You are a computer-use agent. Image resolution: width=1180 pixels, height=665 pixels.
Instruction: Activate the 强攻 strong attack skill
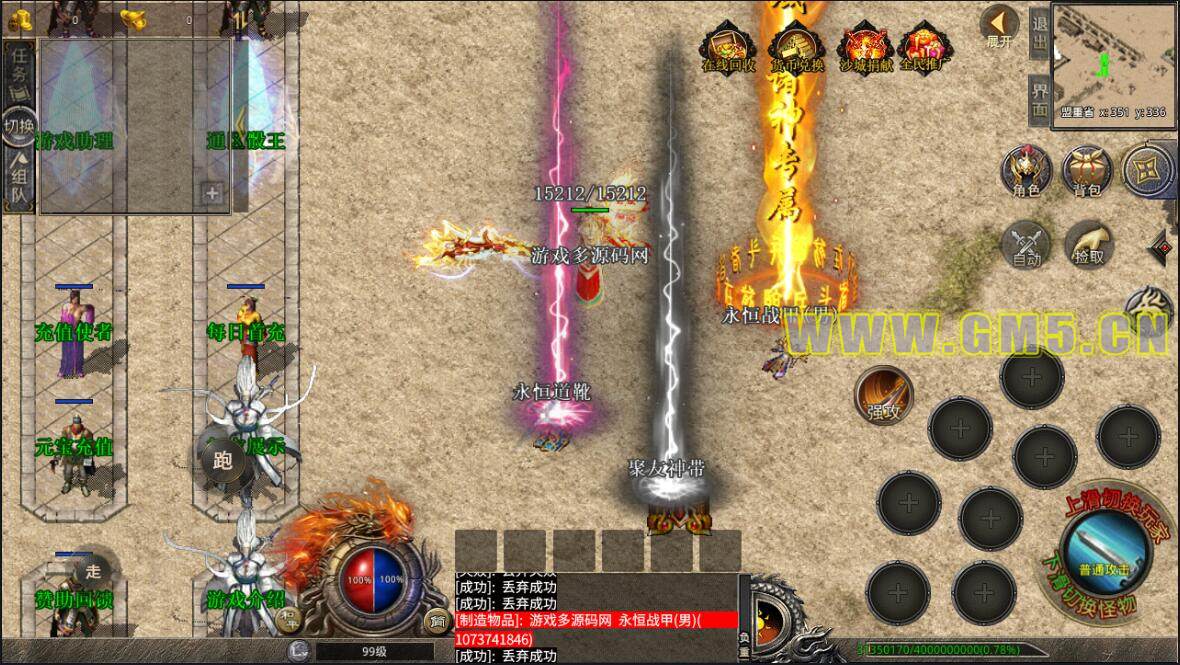pyautogui.click(x=884, y=394)
